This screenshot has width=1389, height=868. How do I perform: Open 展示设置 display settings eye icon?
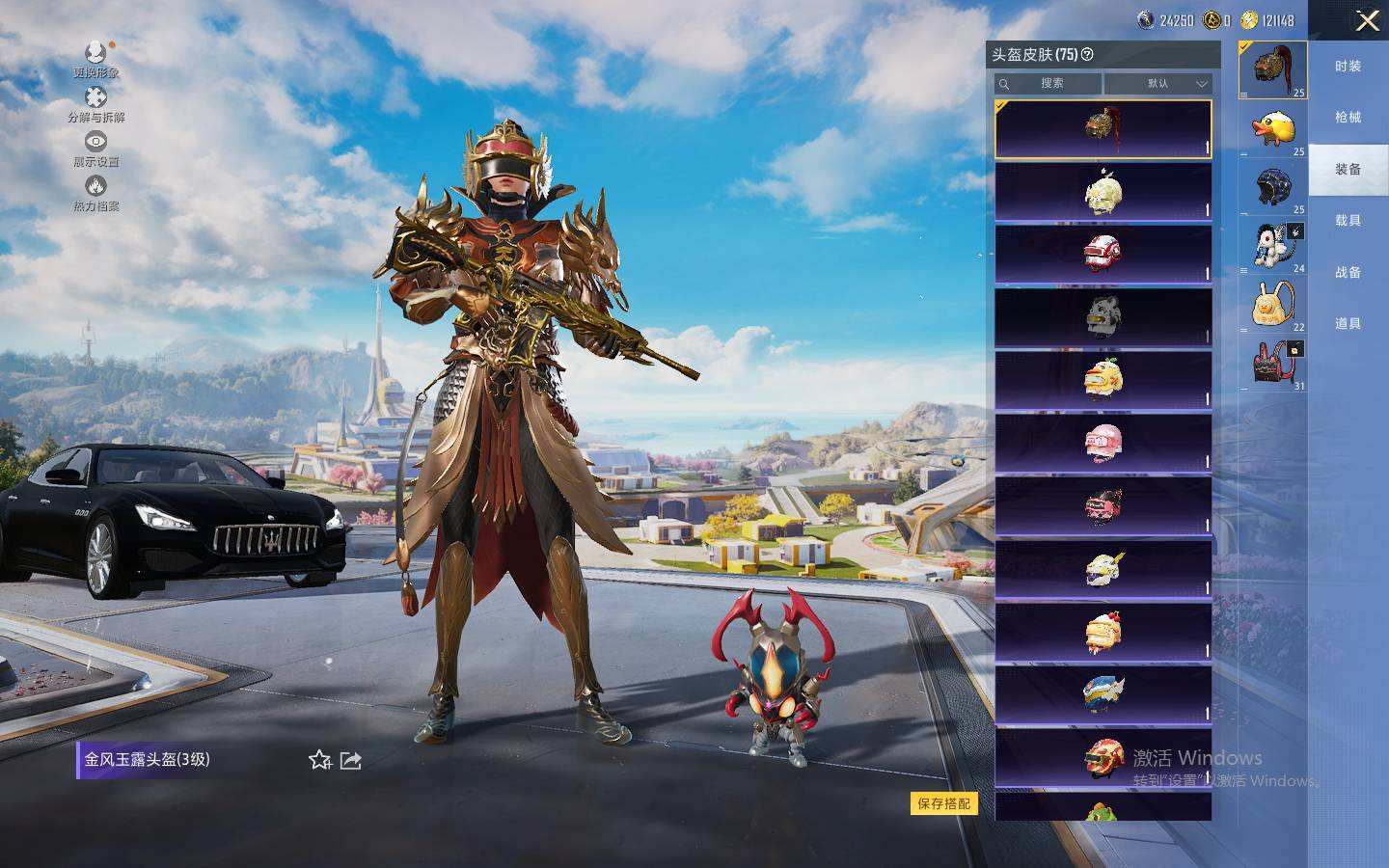pyautogui.click(x=95, y=148)
